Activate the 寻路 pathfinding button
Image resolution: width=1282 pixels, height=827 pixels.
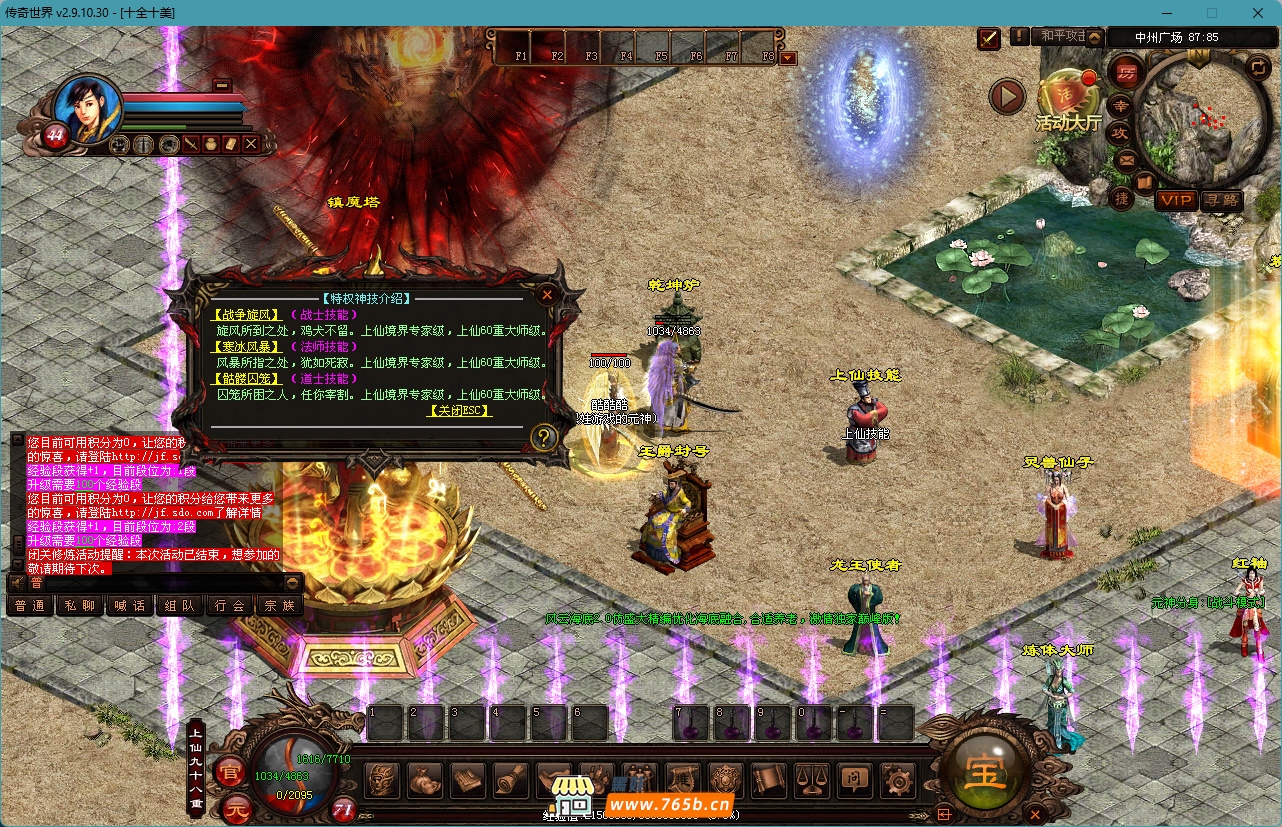point(1221,200)
